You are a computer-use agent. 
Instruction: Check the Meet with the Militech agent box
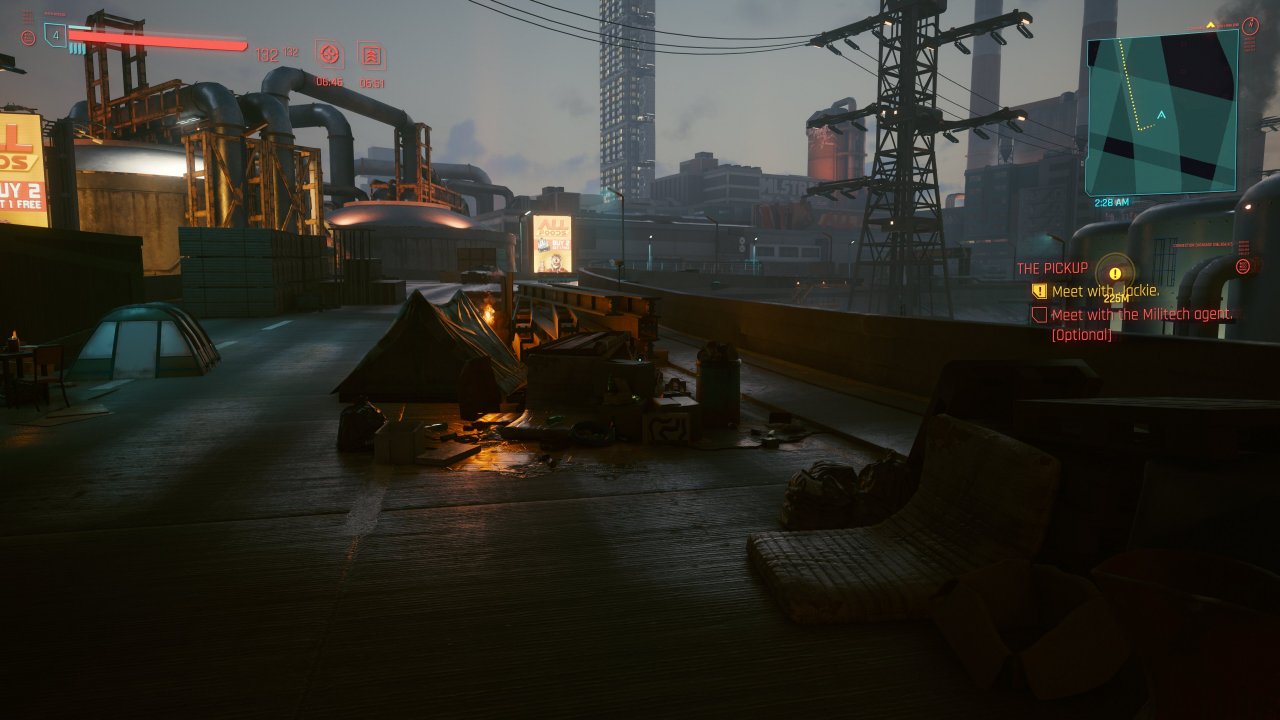click(1041, 316)
